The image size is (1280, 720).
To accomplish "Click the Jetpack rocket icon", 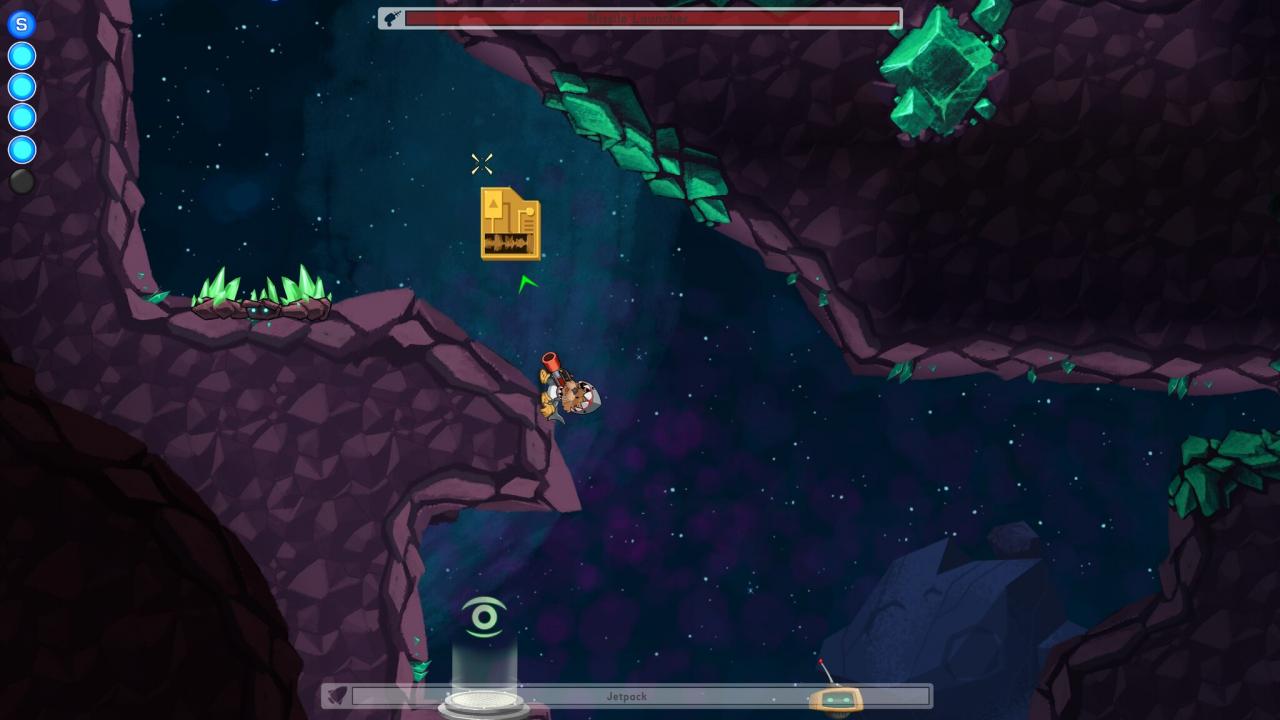I will click(x=337, y=696).
